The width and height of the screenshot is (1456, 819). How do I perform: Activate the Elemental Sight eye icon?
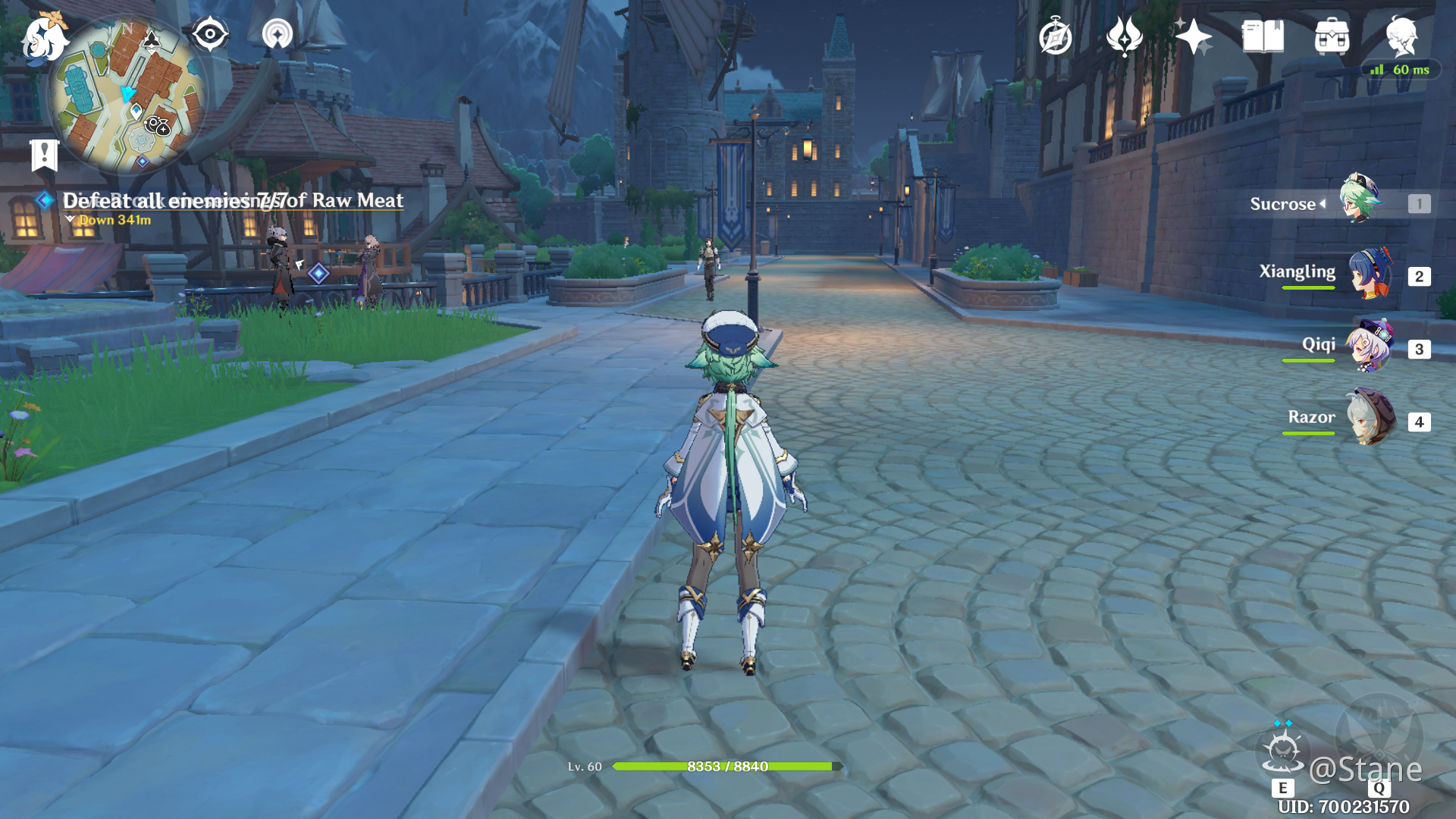point(210,33)
